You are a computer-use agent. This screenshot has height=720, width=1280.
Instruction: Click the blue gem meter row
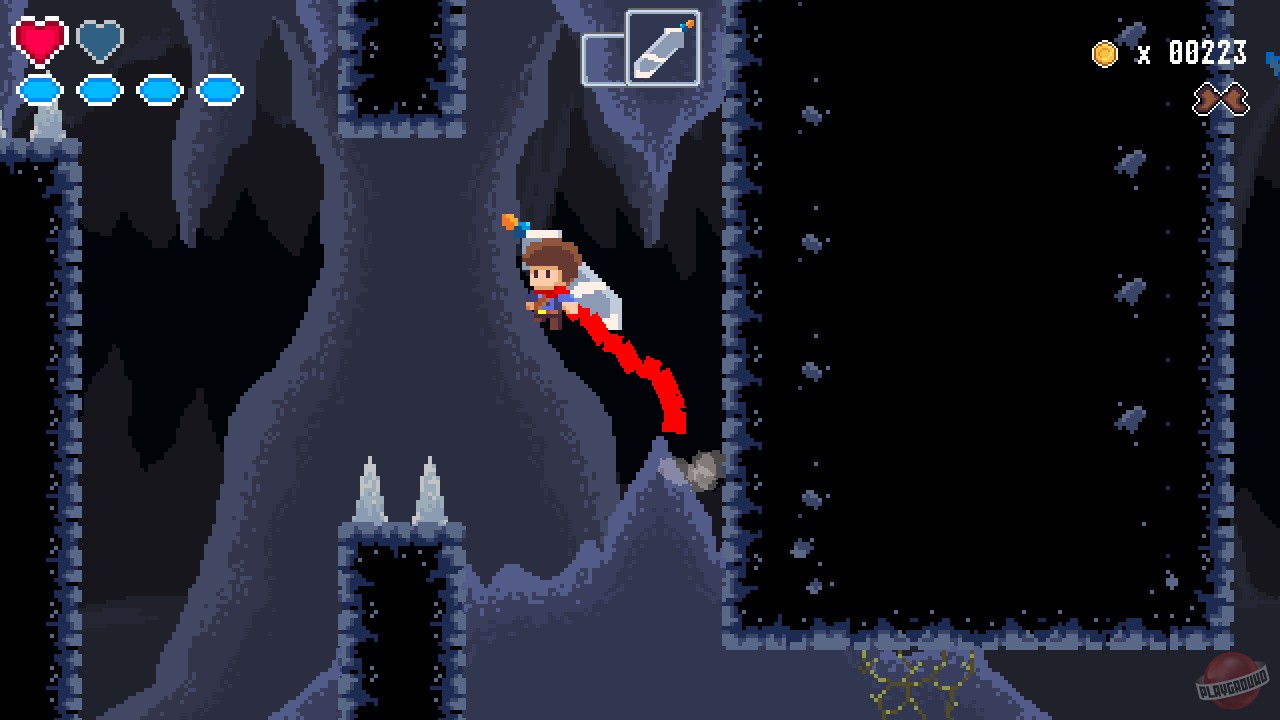tap(130, 89)
